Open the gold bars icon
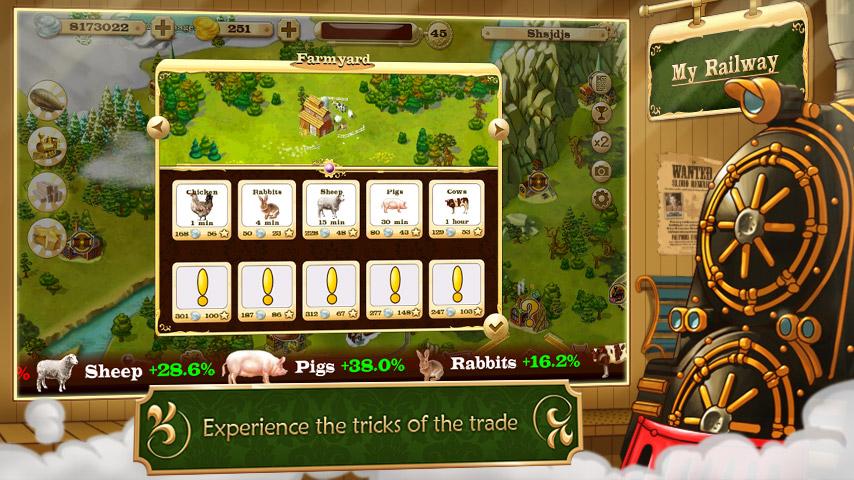 tap(48, 238)
